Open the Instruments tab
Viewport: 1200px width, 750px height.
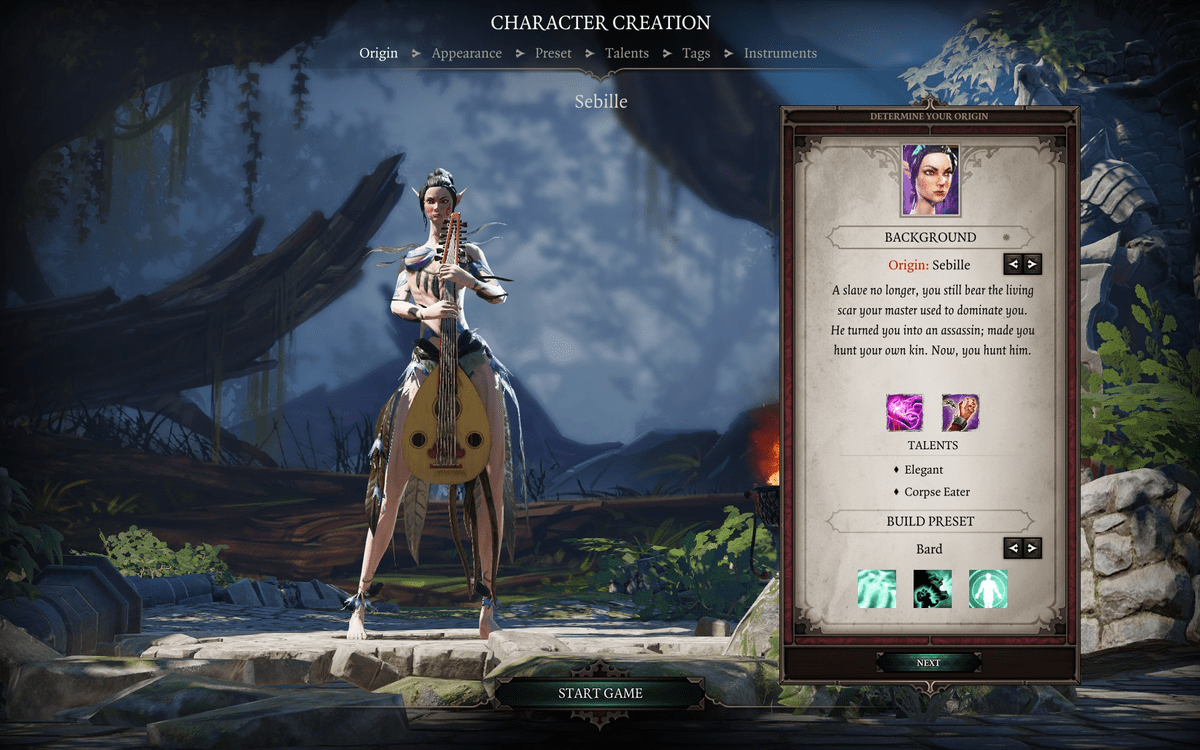tap(780, 53)
